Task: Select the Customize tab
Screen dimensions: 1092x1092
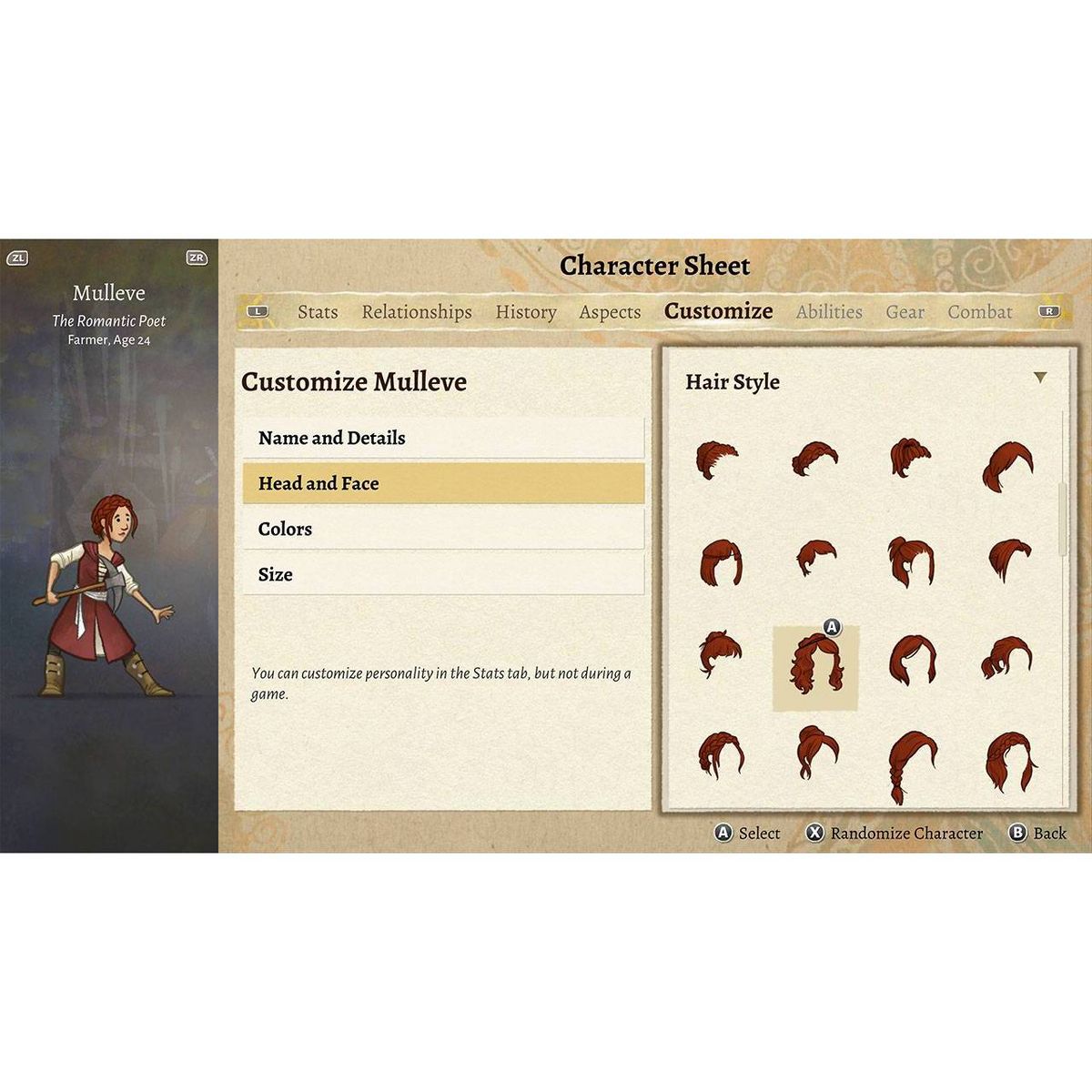Action: 718,311
